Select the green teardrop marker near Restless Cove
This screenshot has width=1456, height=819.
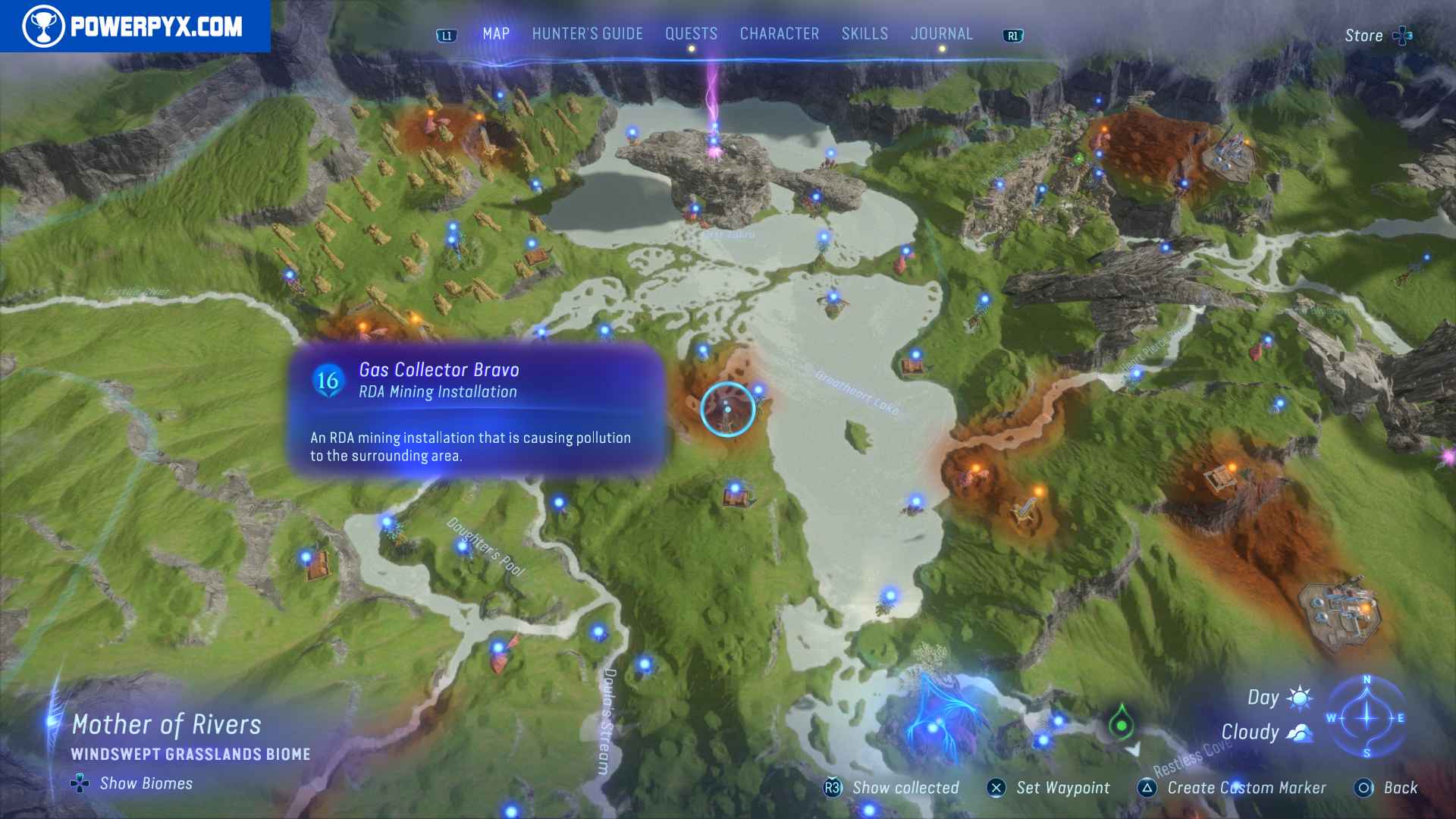[x=1122, y=726]
